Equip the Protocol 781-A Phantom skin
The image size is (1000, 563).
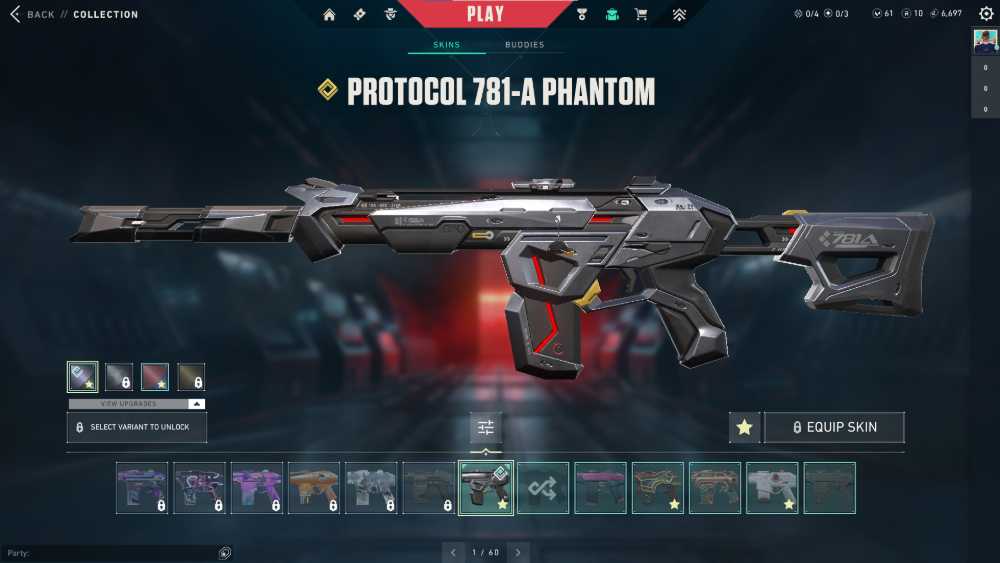click(834, 427)
